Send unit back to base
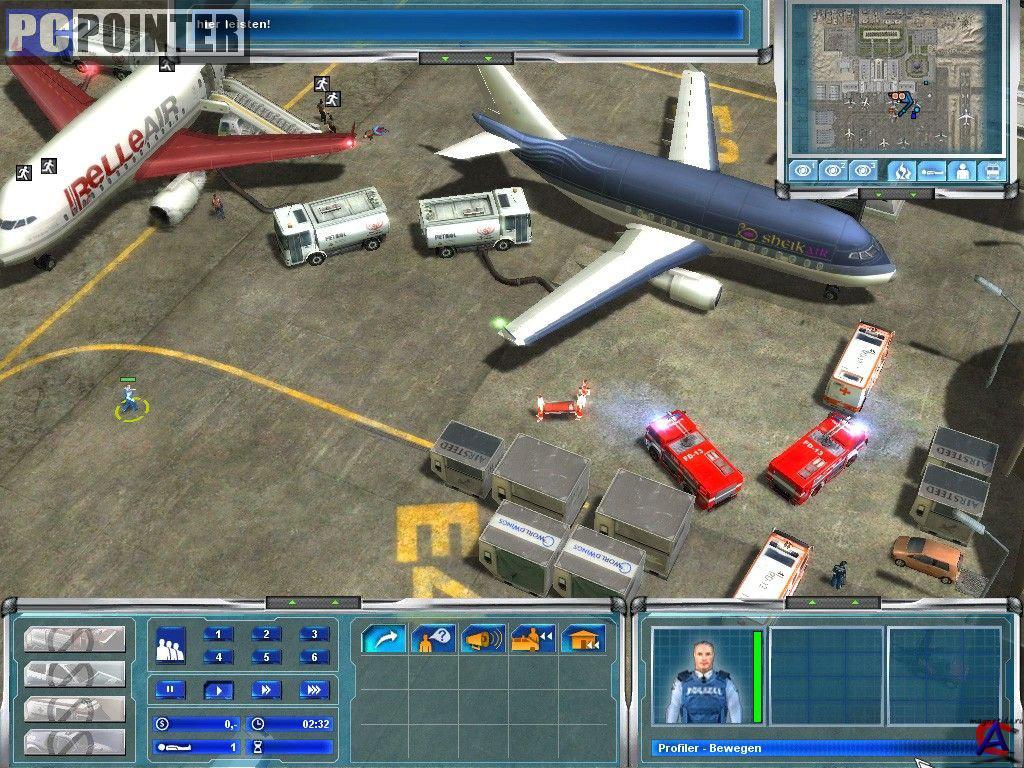This screenshot has height=768, width=1024. 582,639
